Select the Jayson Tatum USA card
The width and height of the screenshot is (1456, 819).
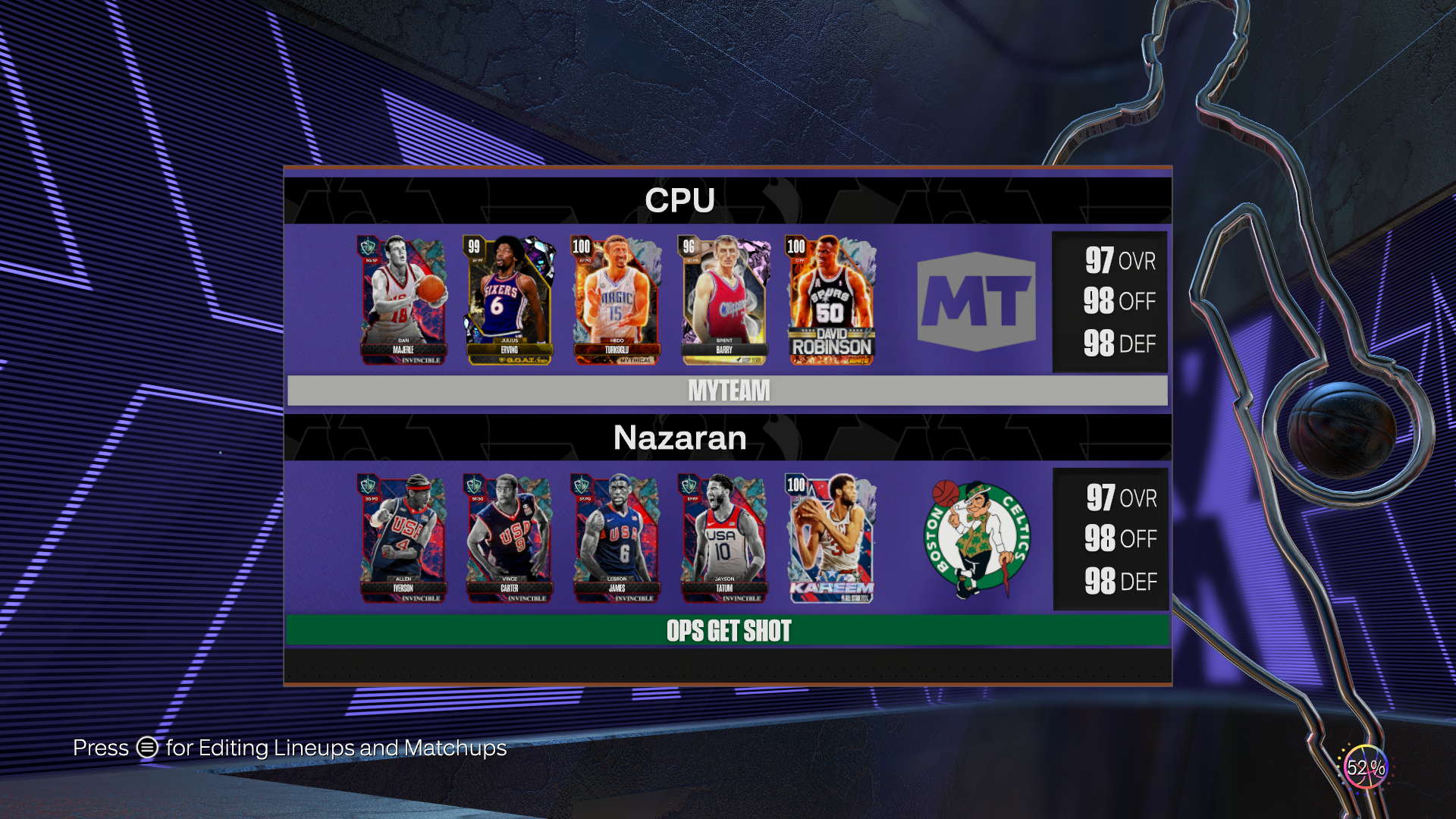(x=724, y=538)
